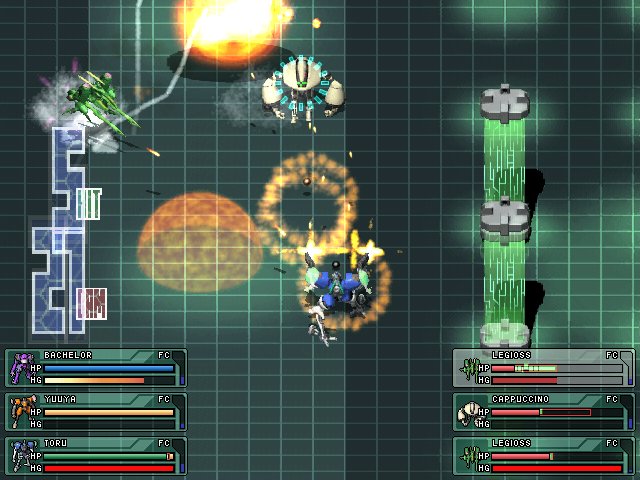Screen dimensions: 640x480
Task: Choose the YUUYA unit status panel
Action: click(96, 411)
